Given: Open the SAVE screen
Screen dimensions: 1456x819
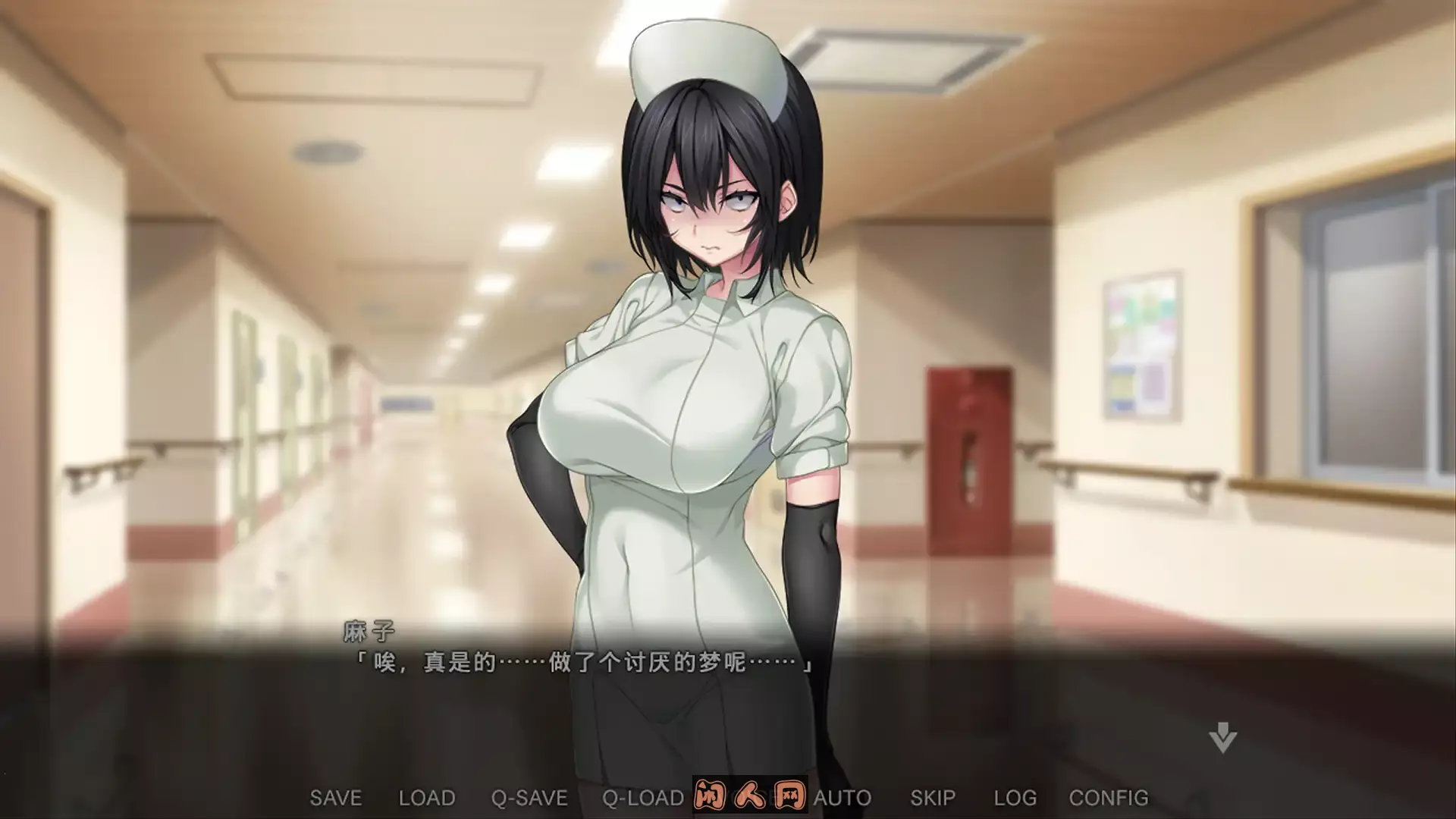Looking at the screenshot, I should coord(338,798).
